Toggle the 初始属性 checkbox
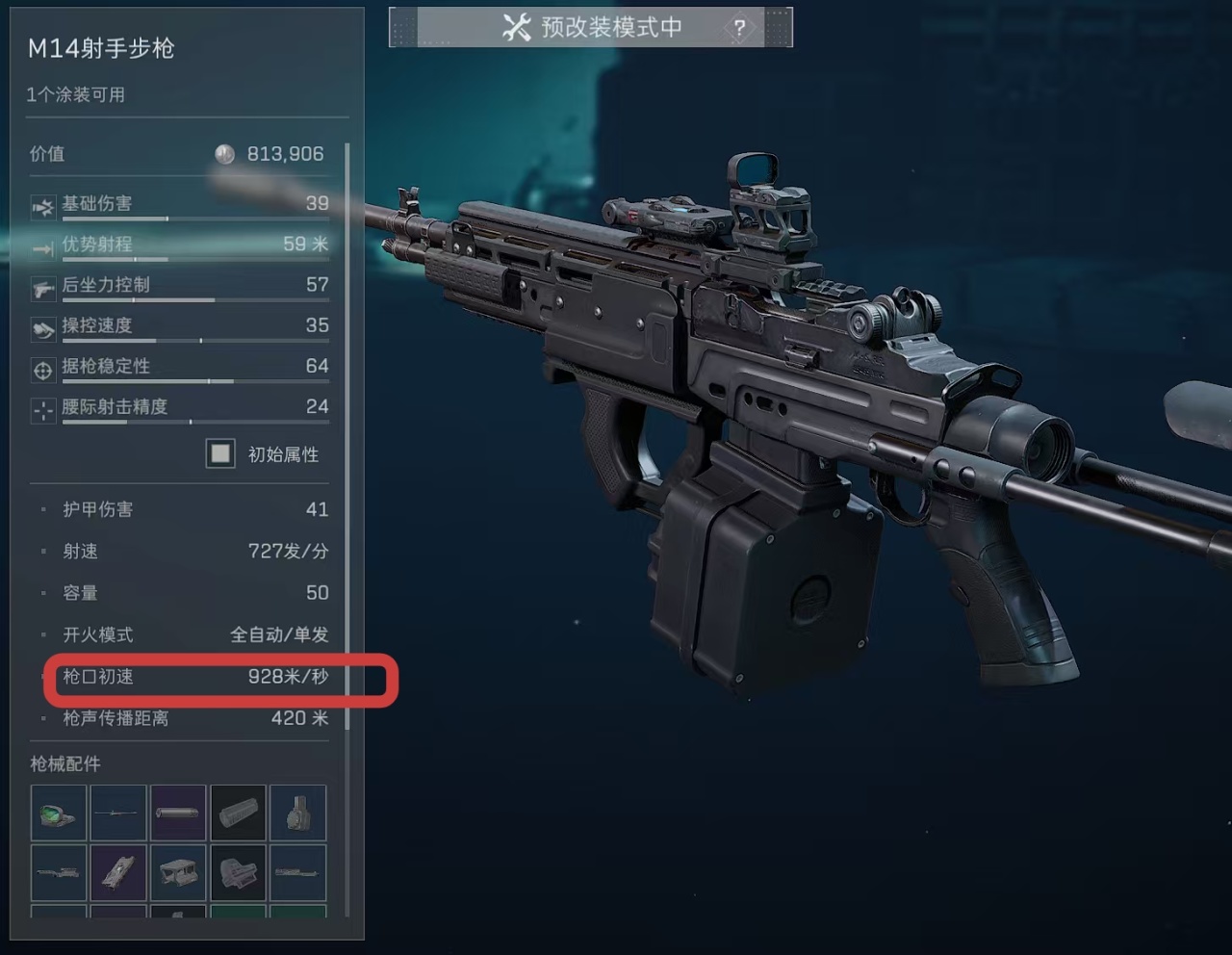The image size is (1232, 955). pos(220,453)
